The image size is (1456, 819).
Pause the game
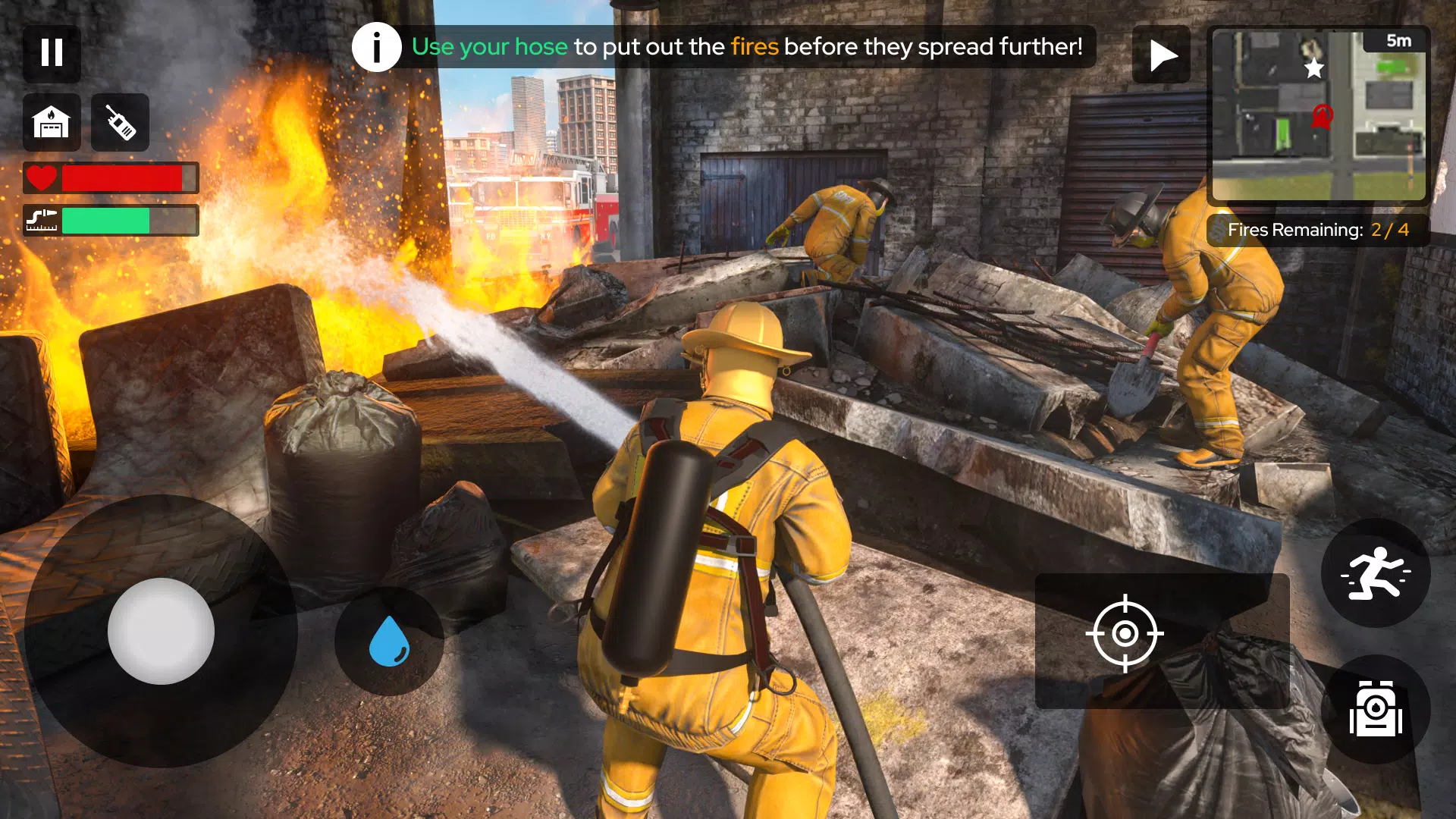(52, 53)
